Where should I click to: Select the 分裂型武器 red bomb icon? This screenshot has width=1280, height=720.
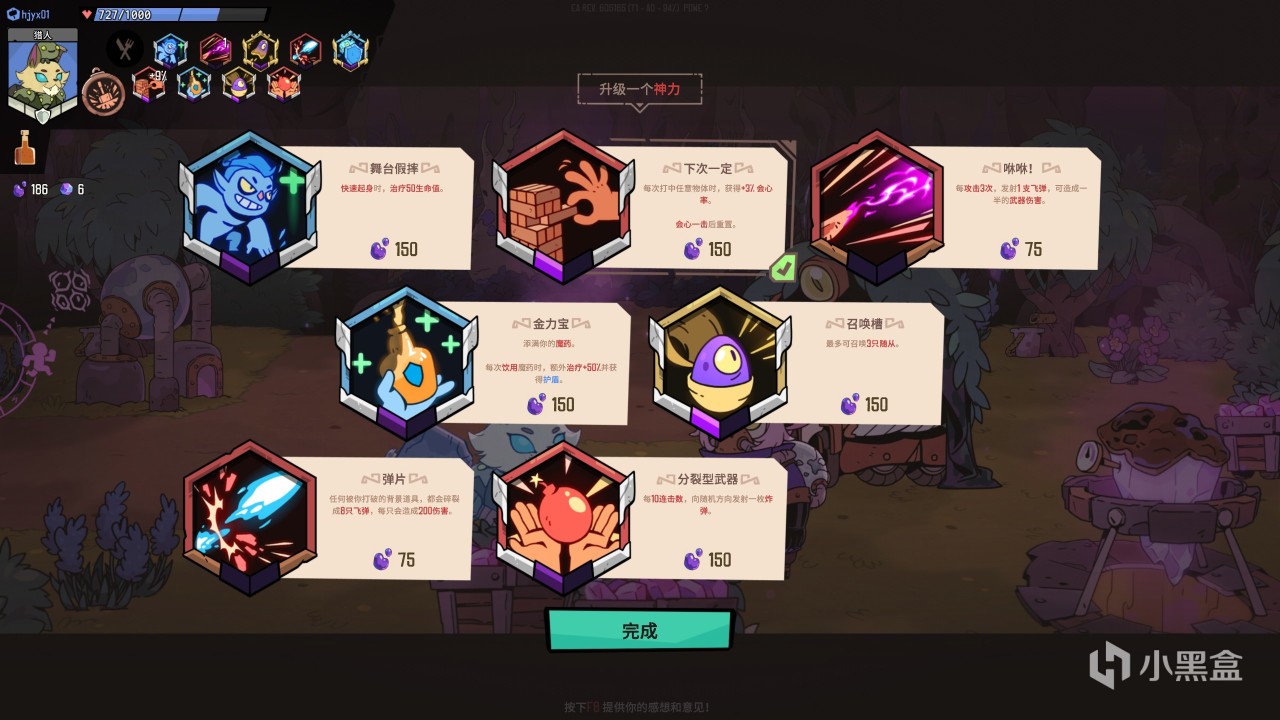(563, 517)
